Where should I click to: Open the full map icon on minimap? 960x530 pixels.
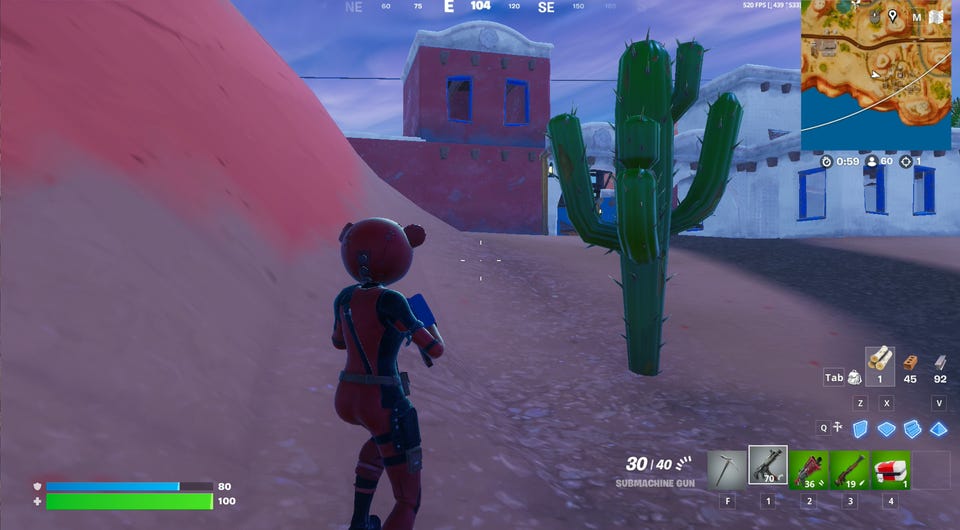coord(937,17)
